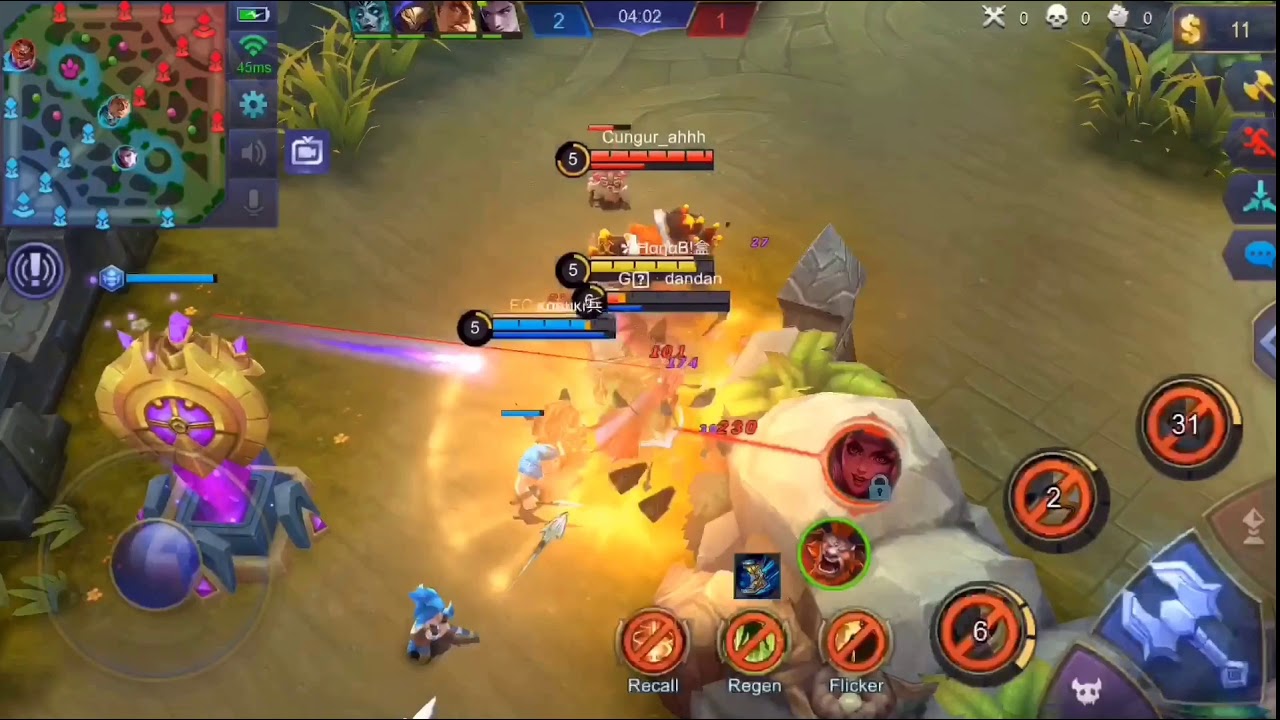Open the gear settings menu
The width and height of the screenshot is (1280, 720).
pyautogui.click(x=253, y=103)
